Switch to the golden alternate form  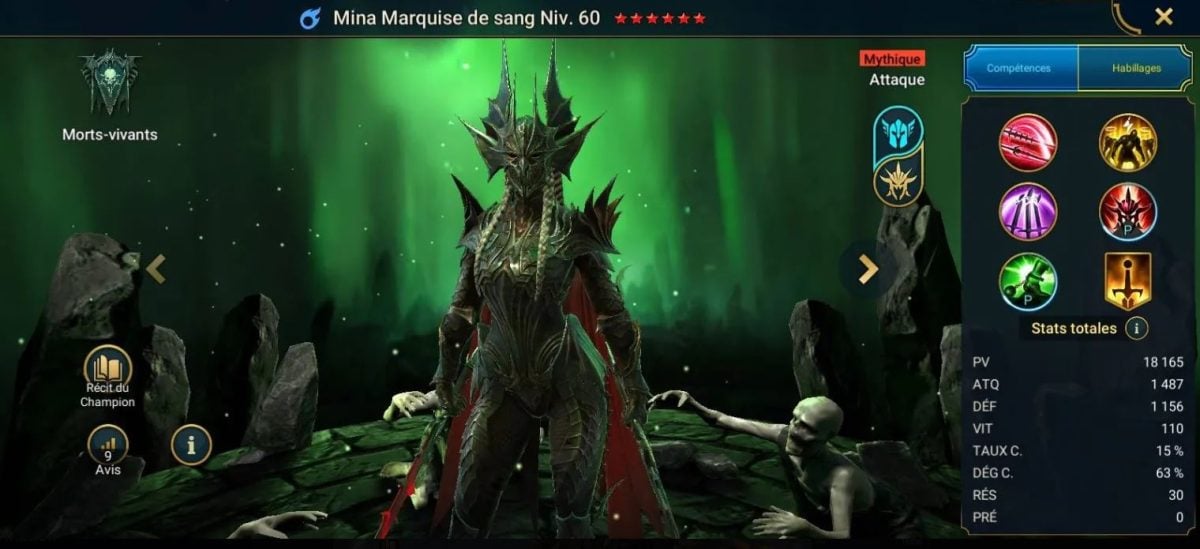point(898,183)
